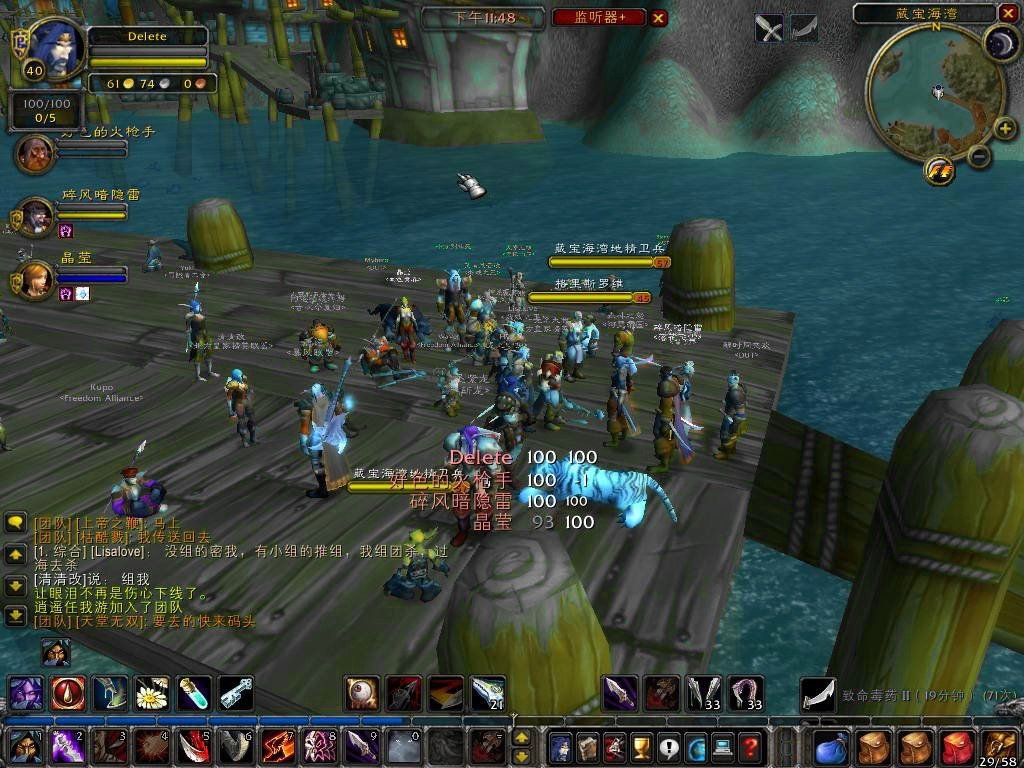Use the cyan potion vial
This screenshot has width=1024, height=768.
tap(194, 693)
